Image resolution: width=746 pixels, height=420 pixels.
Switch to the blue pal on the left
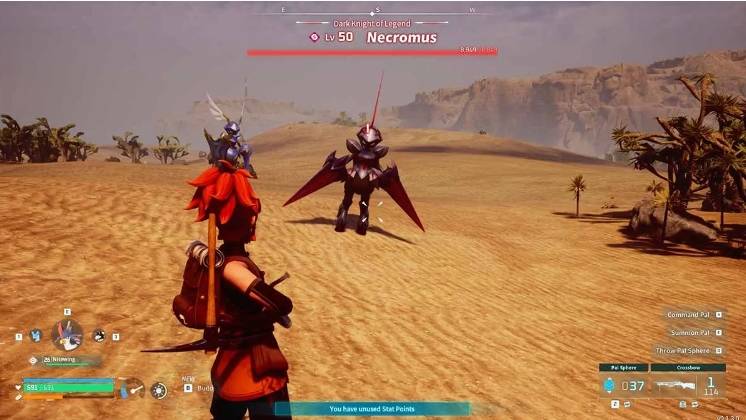coord(36,336)
